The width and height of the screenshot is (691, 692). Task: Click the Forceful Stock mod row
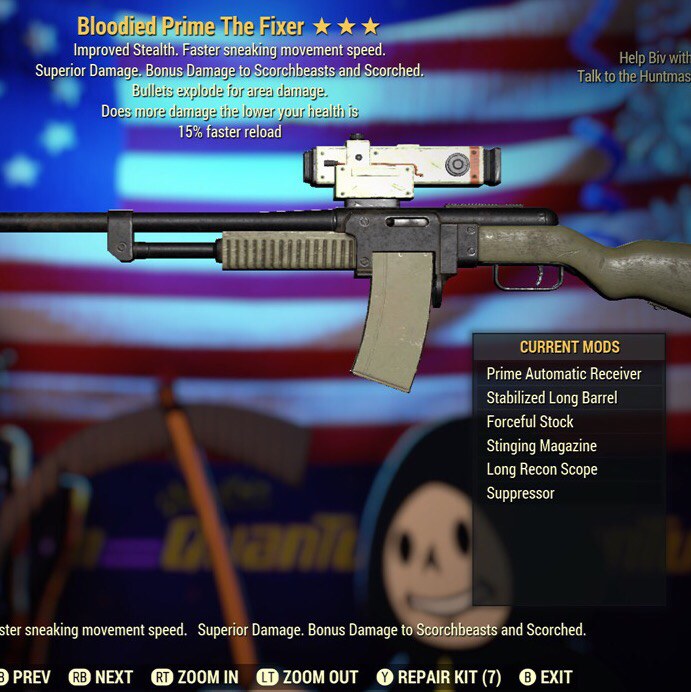point(530,422)
